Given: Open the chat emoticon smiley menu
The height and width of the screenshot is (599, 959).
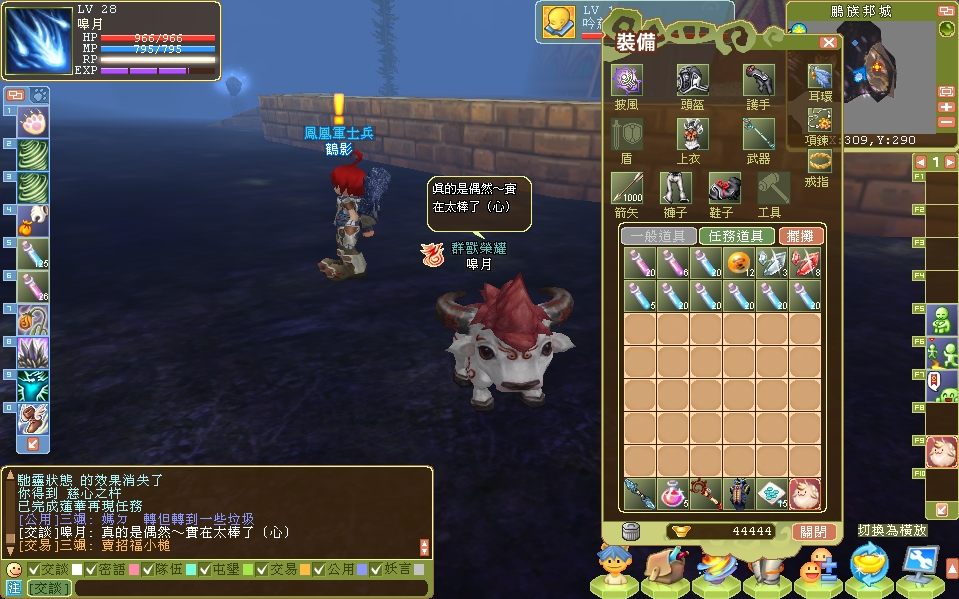Looking at the screenshot, I should 13,569.
